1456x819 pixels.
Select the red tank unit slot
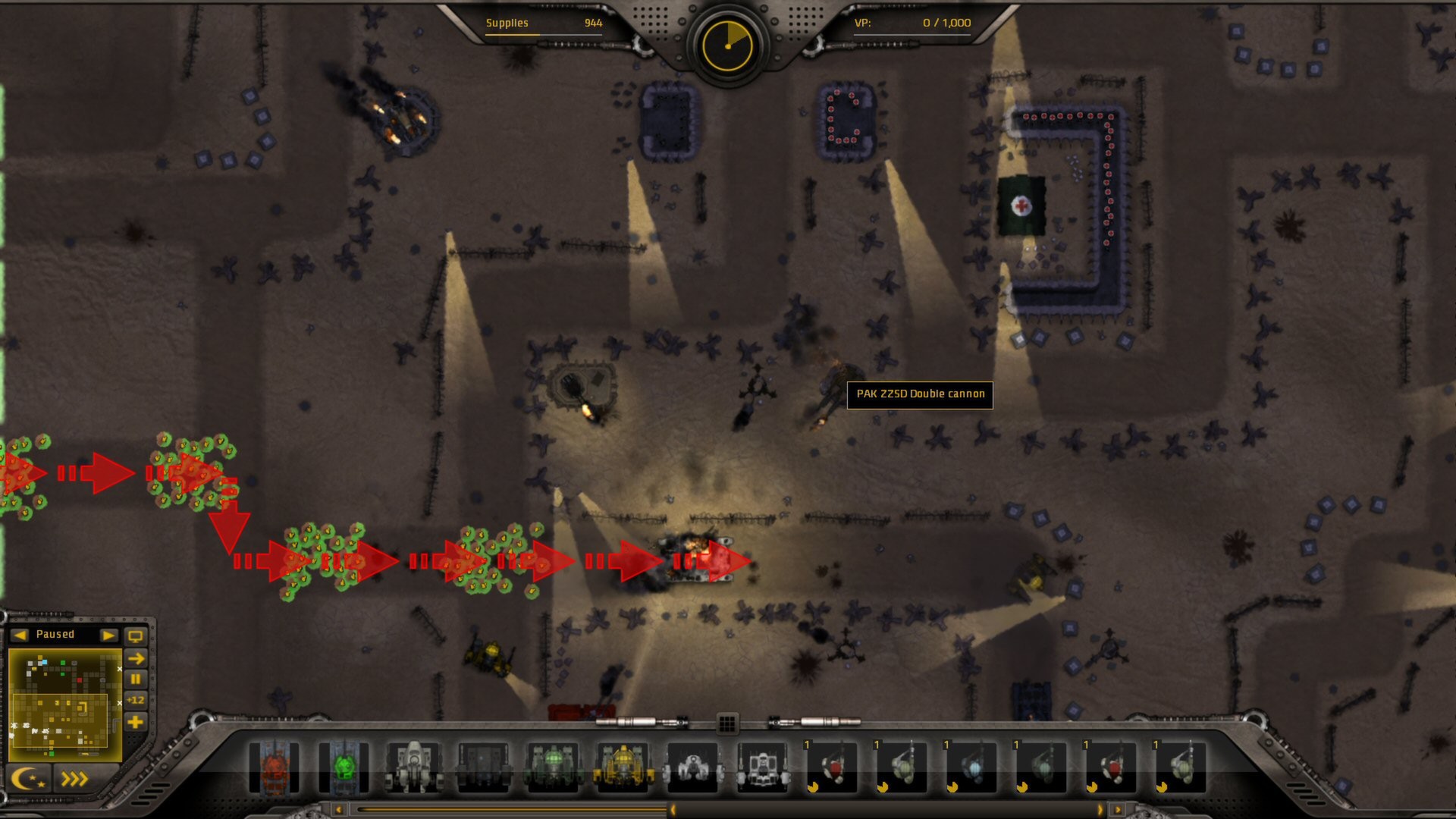(274, 768)
